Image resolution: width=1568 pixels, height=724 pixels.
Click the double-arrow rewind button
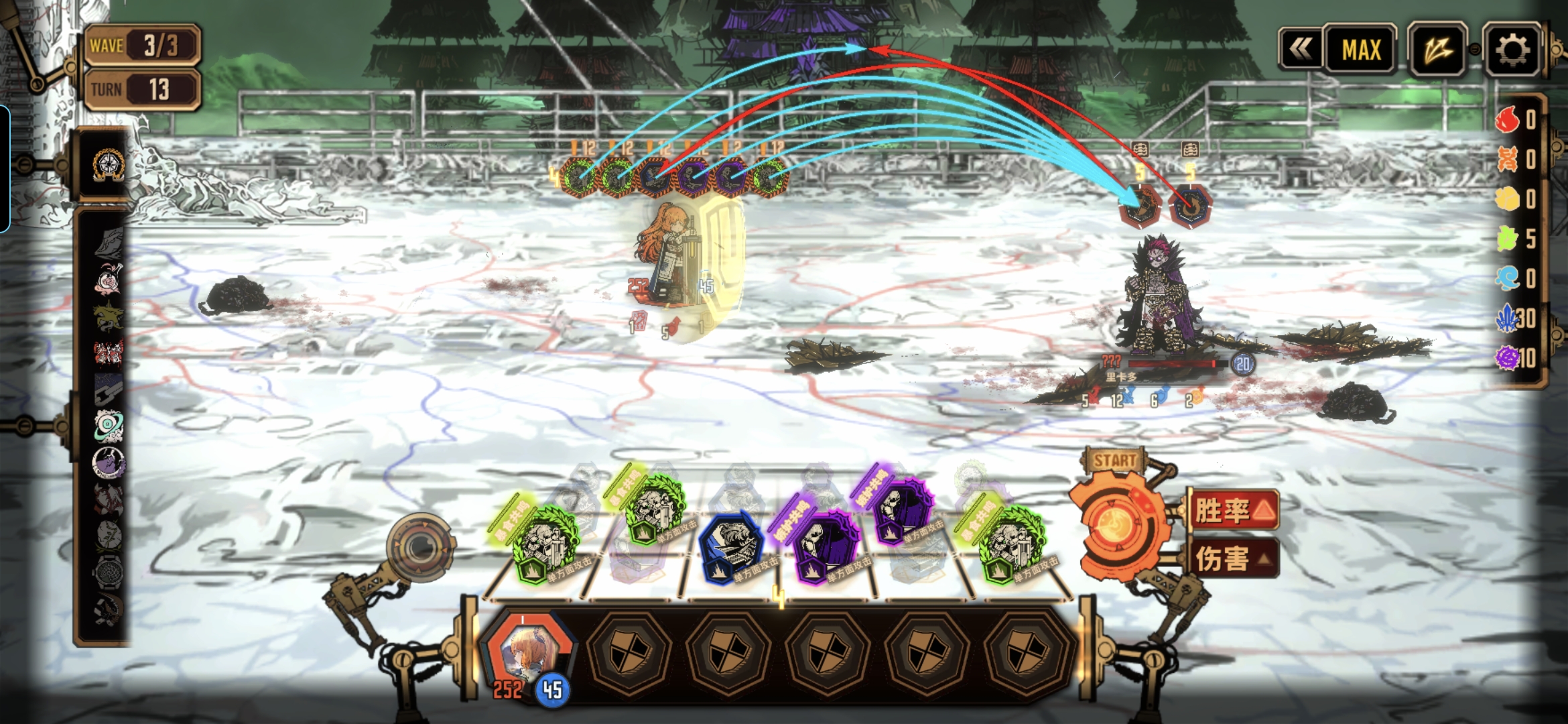[1301, 49]
